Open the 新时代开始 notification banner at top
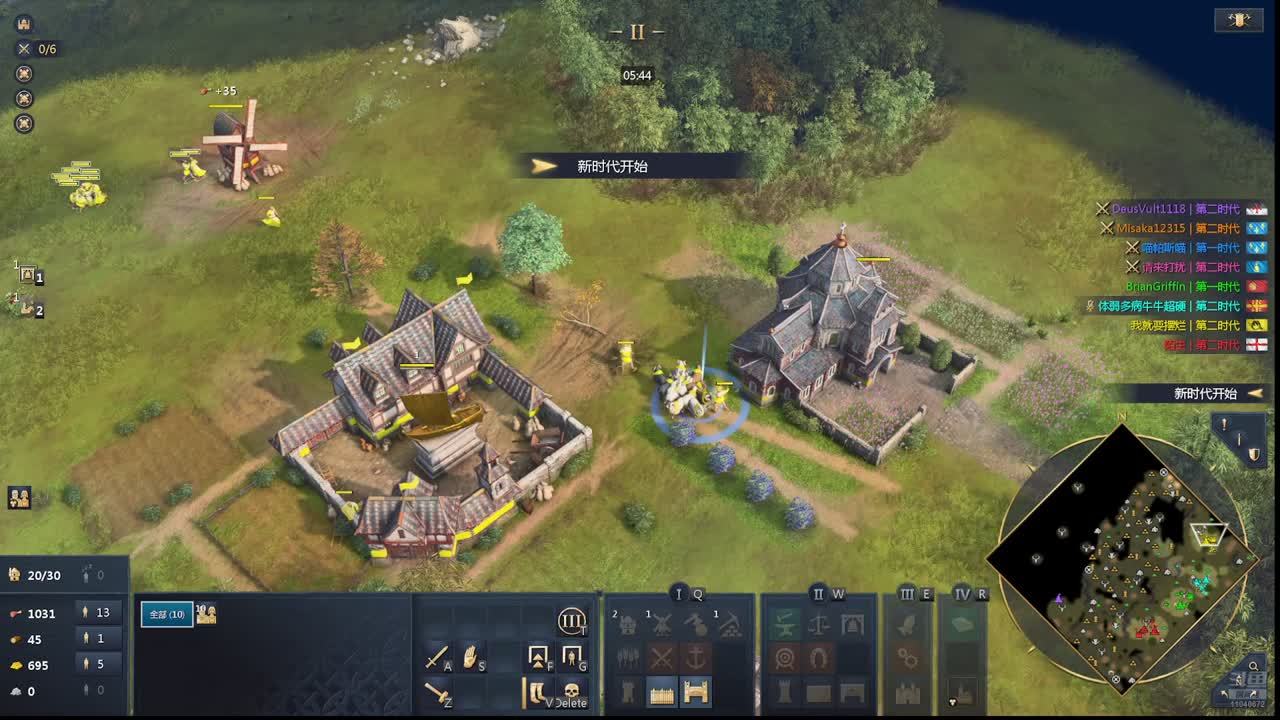This screenshot has height=720, width=1280. (628, 166)
